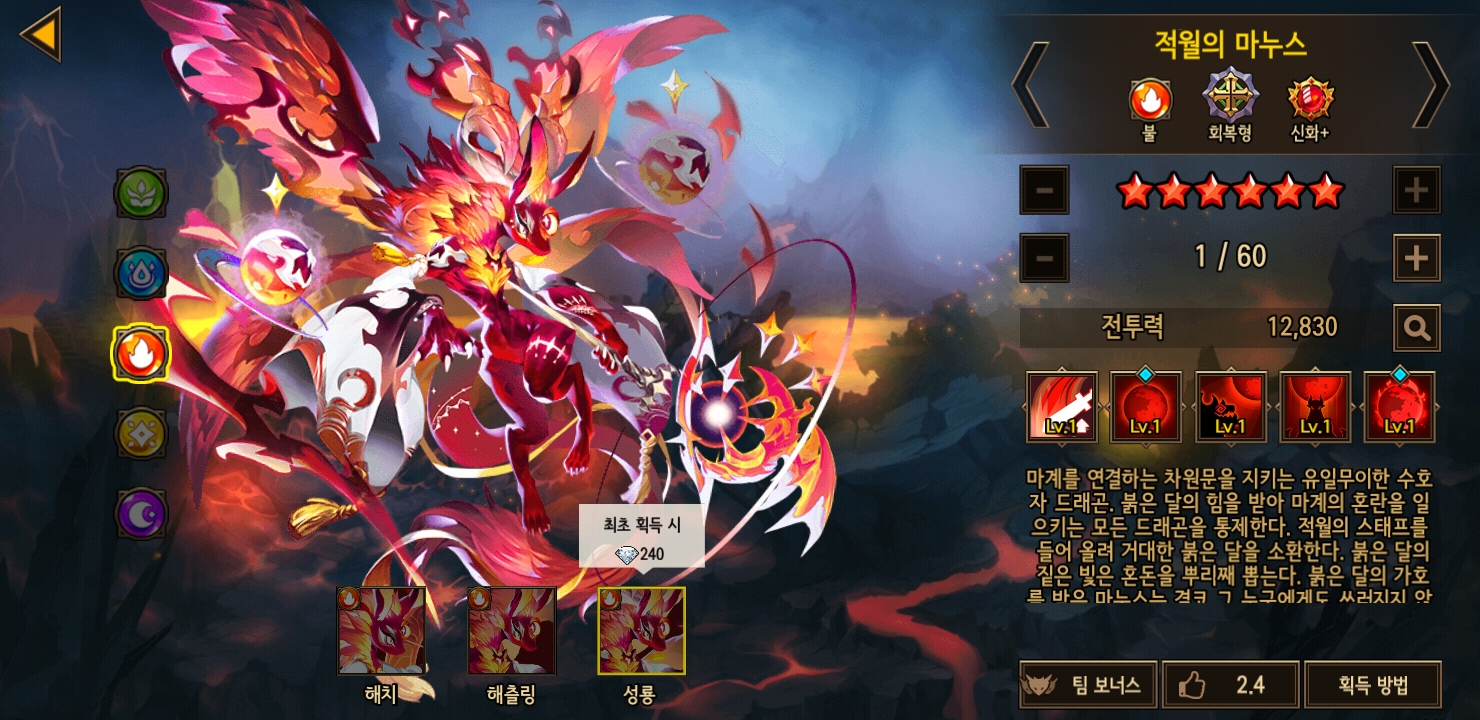Raise the dragon level from 1 / 60
The width and height of the screenshot is (1480, 720).
[x=1416, y=258]
